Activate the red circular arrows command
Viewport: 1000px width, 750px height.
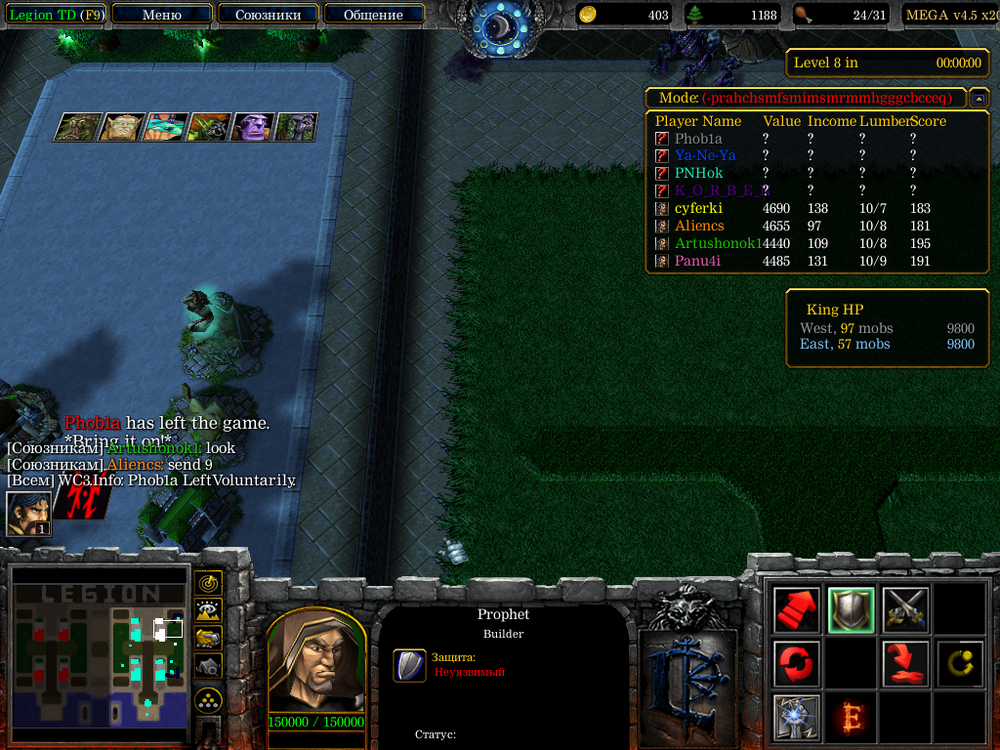click(797, 664)
